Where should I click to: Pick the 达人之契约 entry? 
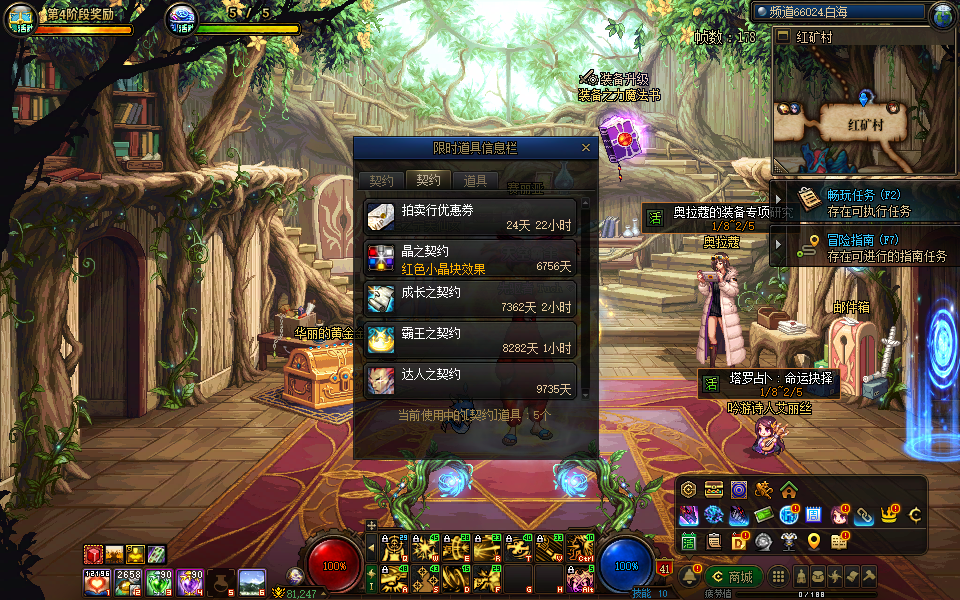pos(471,381)
